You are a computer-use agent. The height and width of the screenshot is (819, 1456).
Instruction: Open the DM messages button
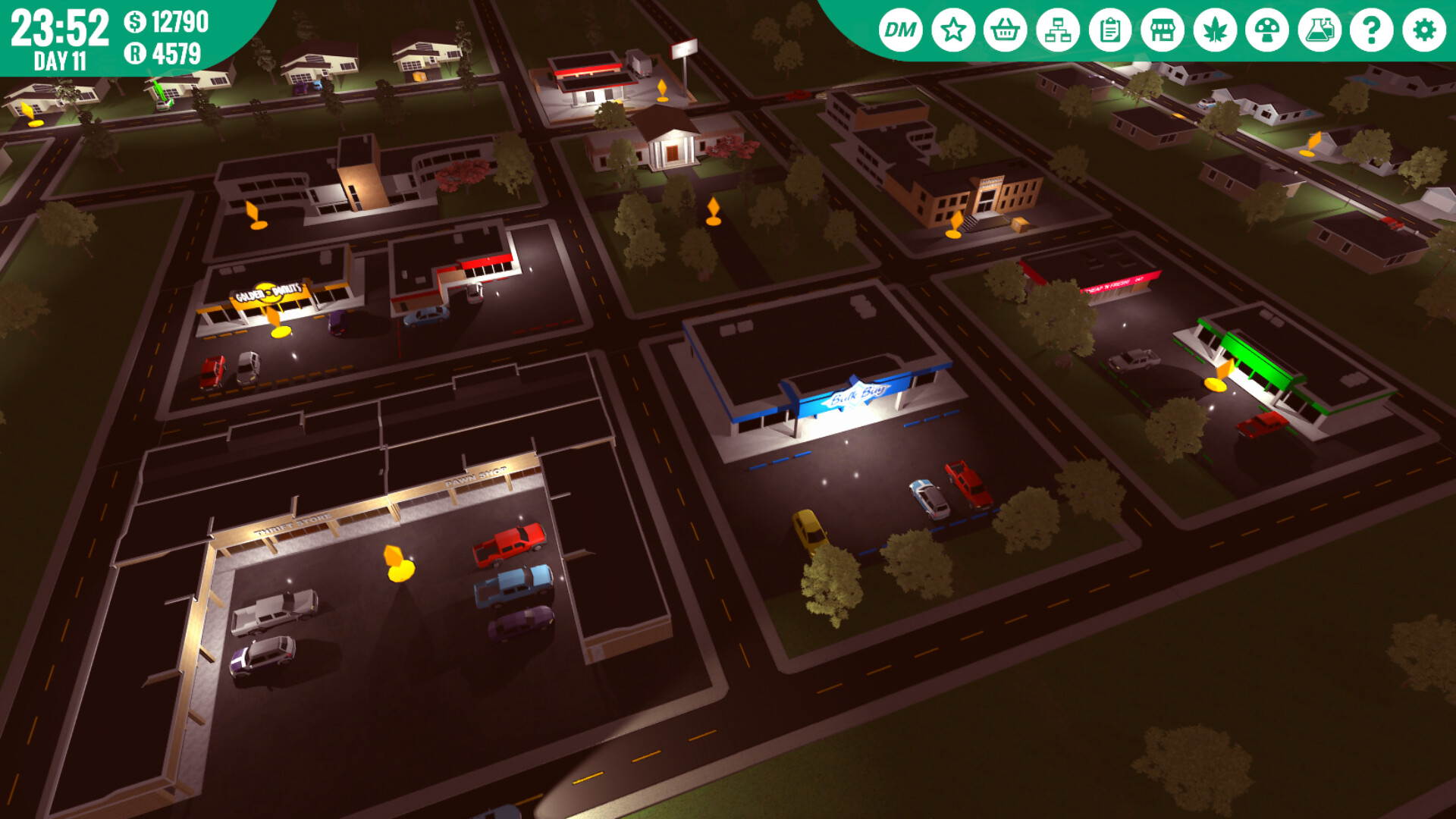[x=900, y=30]
